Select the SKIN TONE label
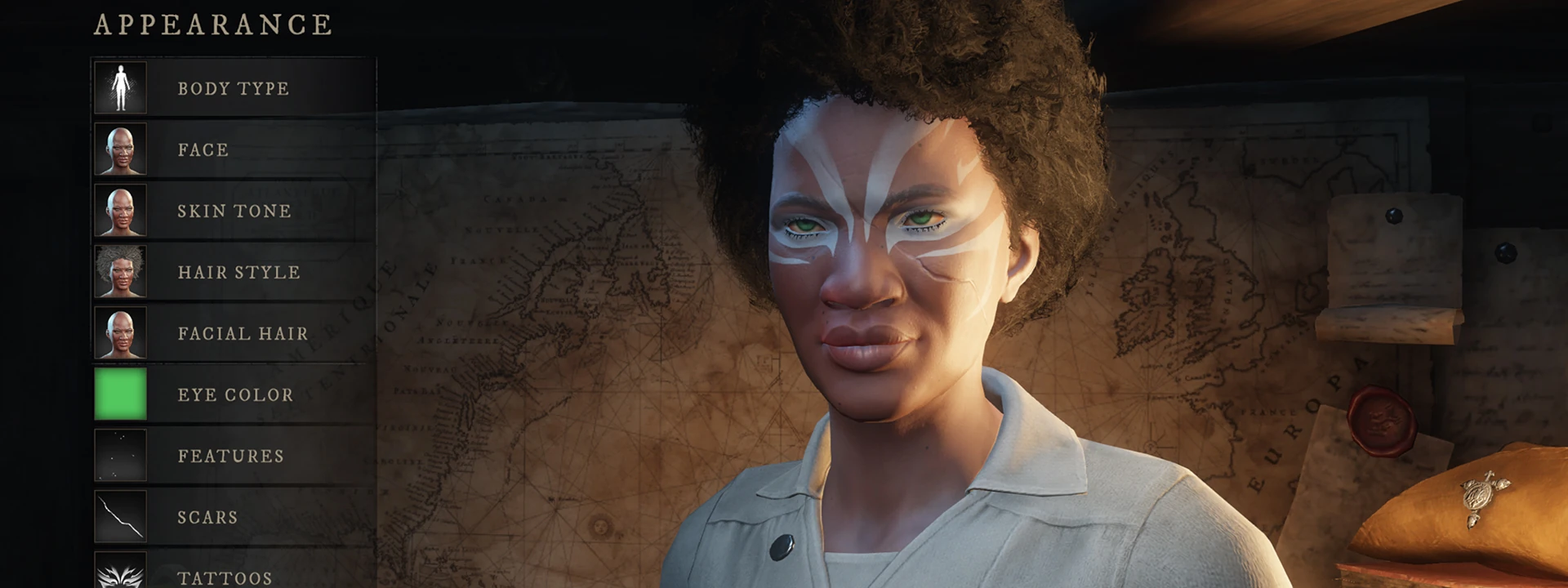This screenshot has width=1568, height=588. pyautogui.click(x=233, y=211)
